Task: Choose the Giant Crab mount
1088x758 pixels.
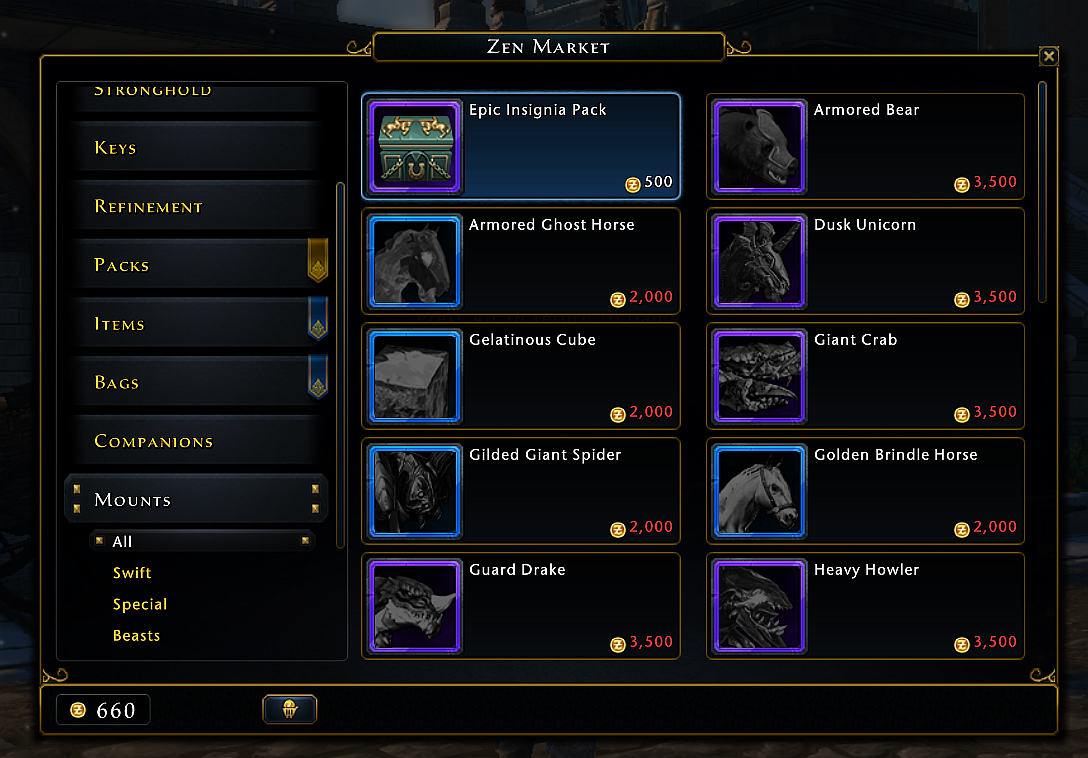Action: (866, 376)
